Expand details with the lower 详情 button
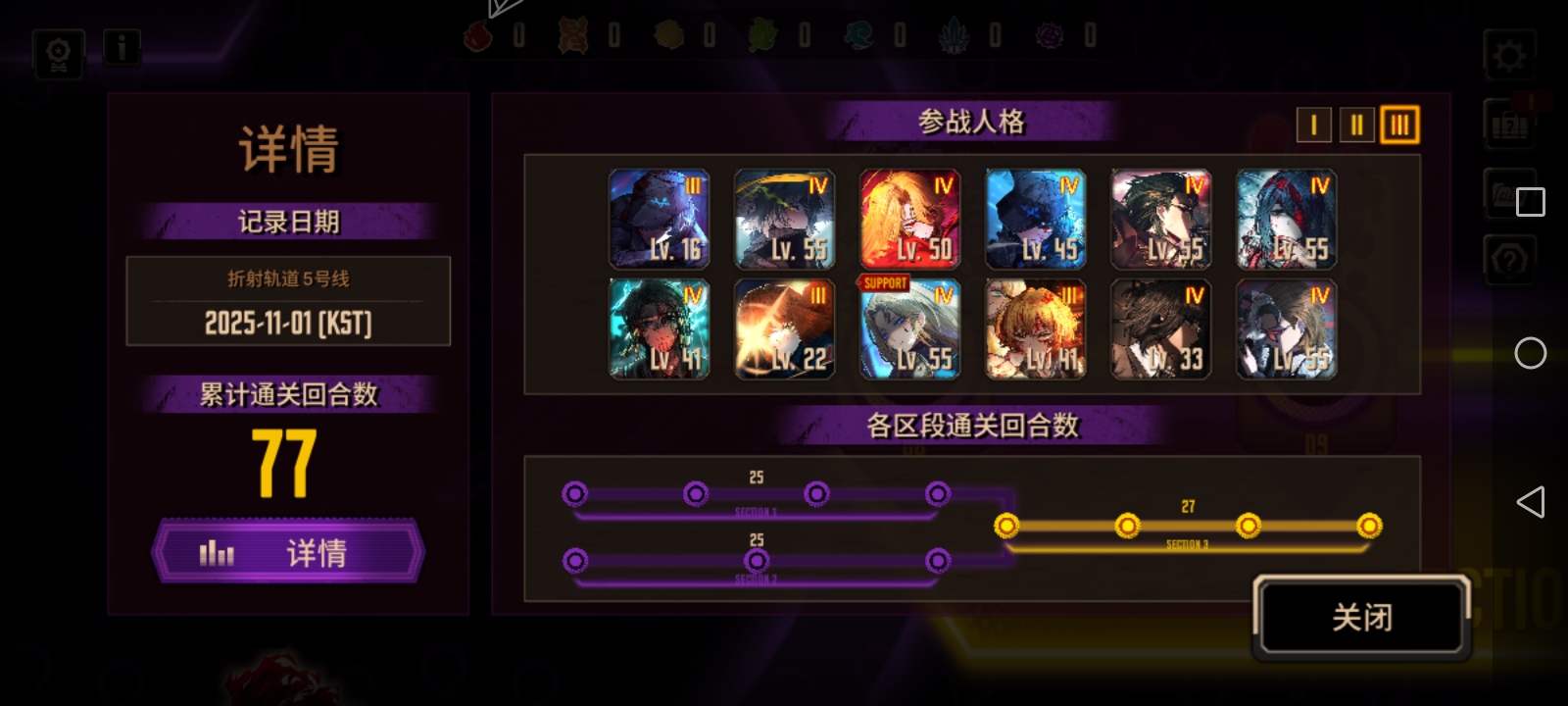Image resolution: width=1568 pixels, height=706 pixels. click(288, 553)
